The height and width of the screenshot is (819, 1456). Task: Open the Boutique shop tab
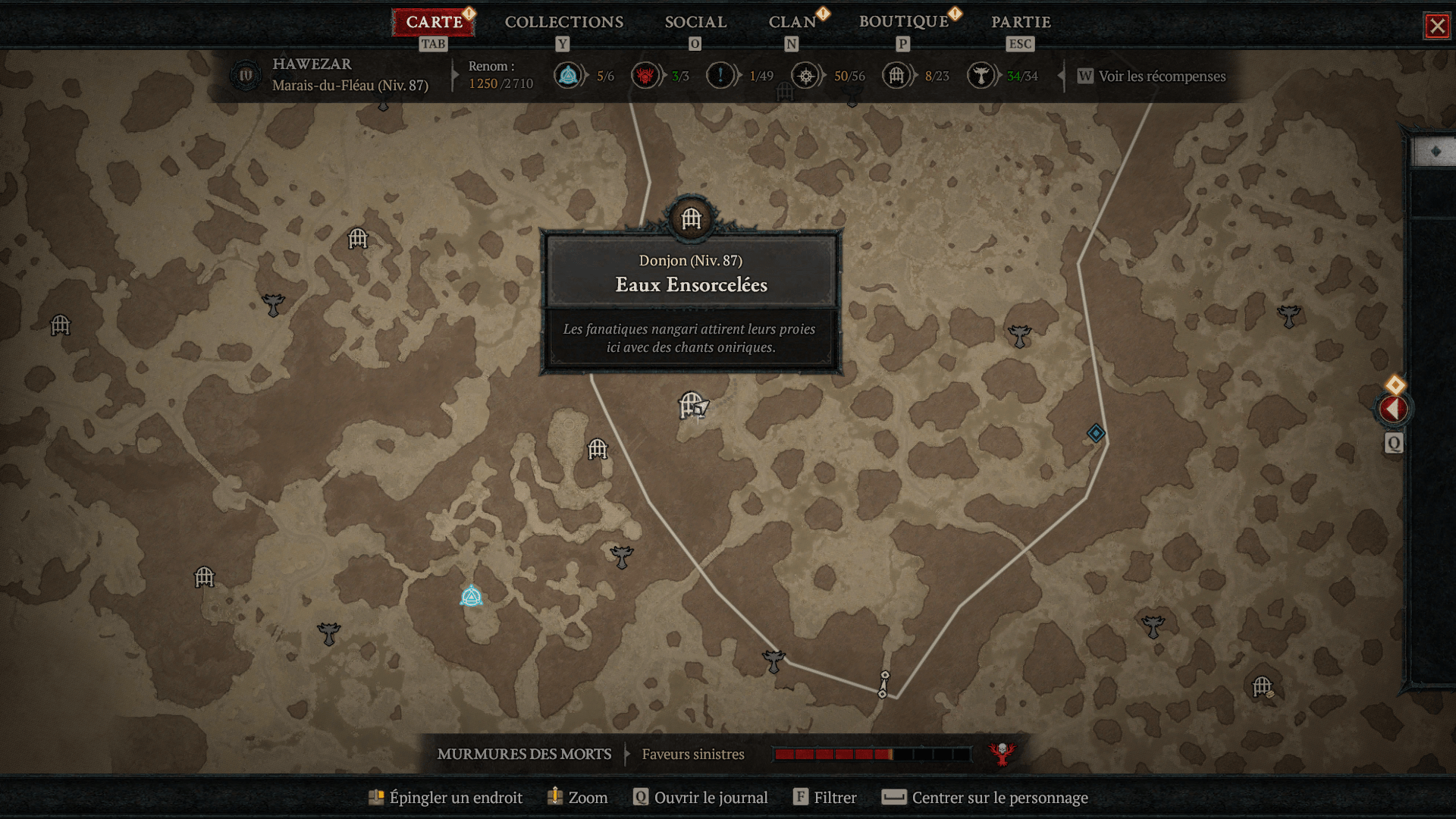point(903,22)
